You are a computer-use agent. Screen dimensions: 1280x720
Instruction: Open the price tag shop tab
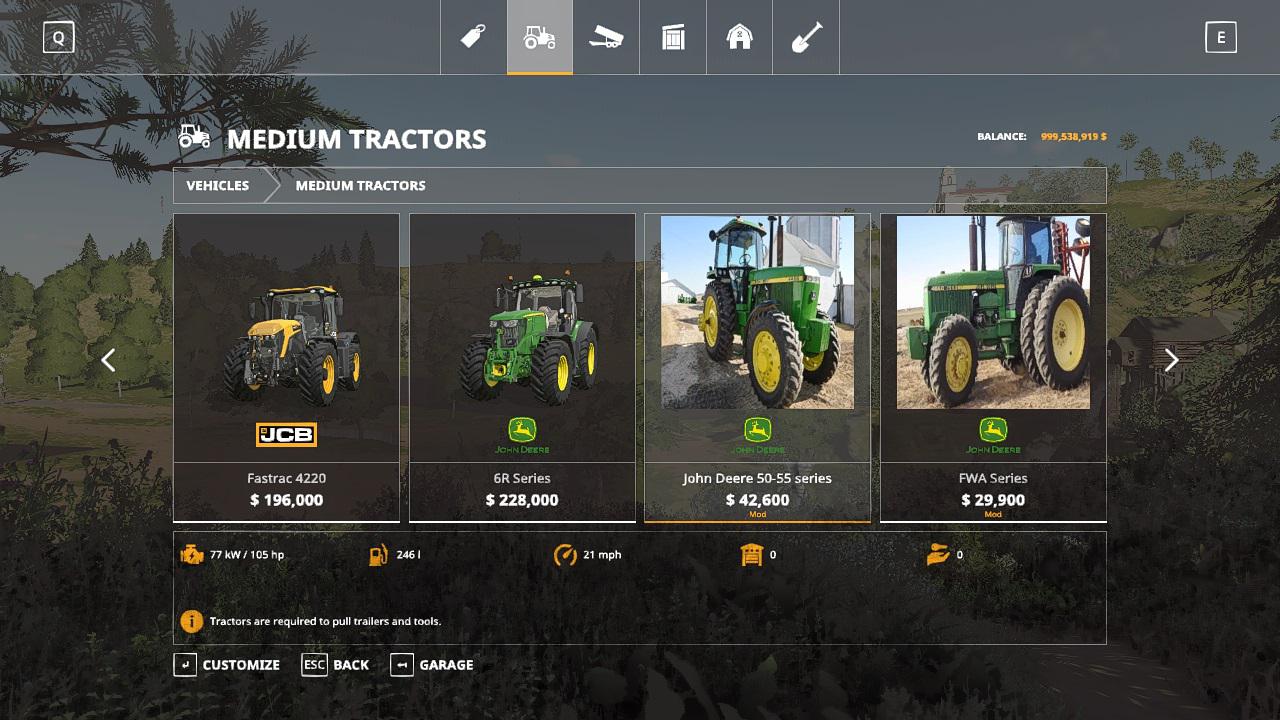pos(473,38)
